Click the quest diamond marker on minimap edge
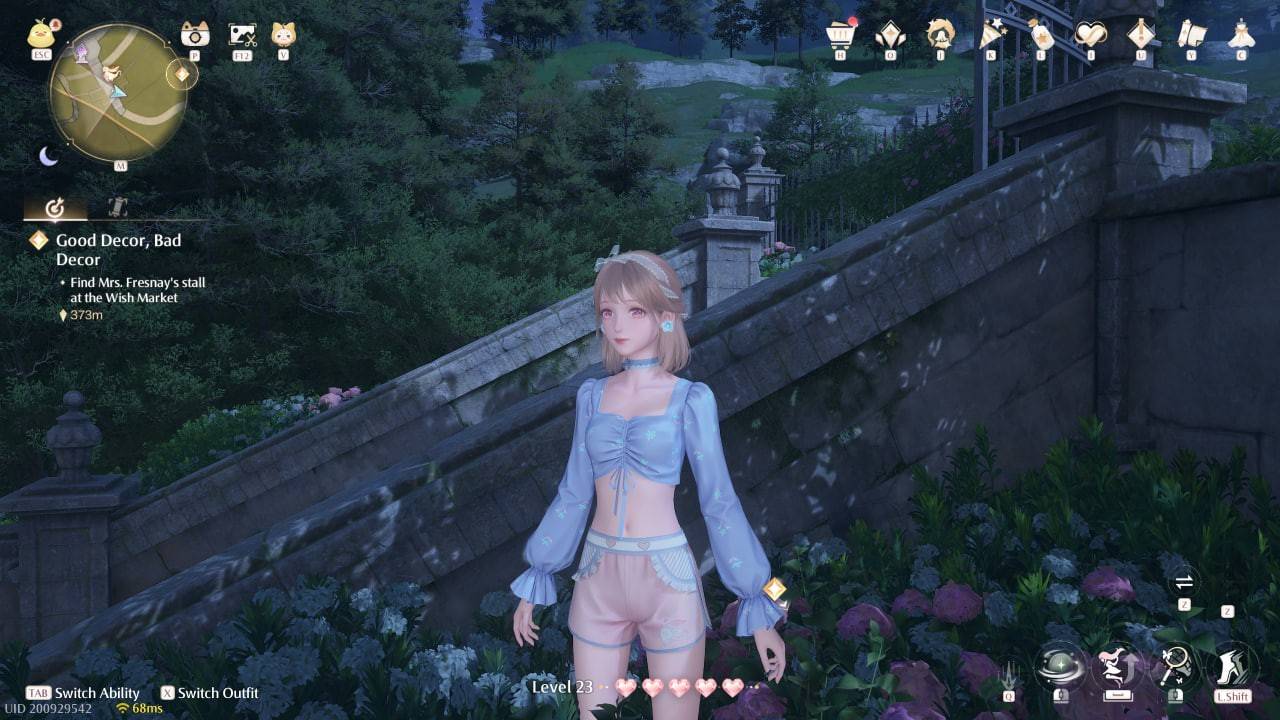1280x720 pixels. tap(182, 74)
